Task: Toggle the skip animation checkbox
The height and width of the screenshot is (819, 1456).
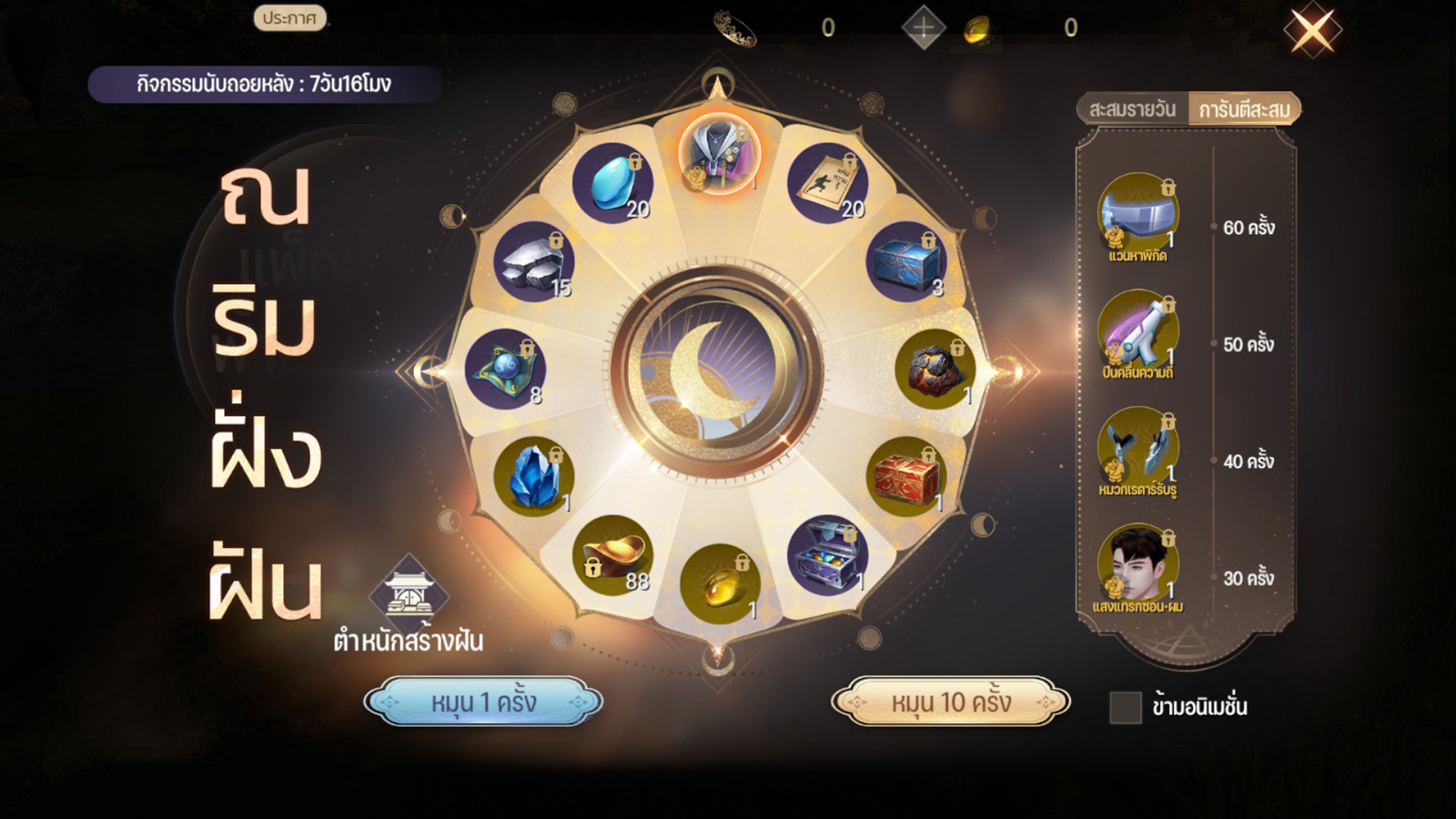Action: pyautogui.click(x=1126, y=707)
